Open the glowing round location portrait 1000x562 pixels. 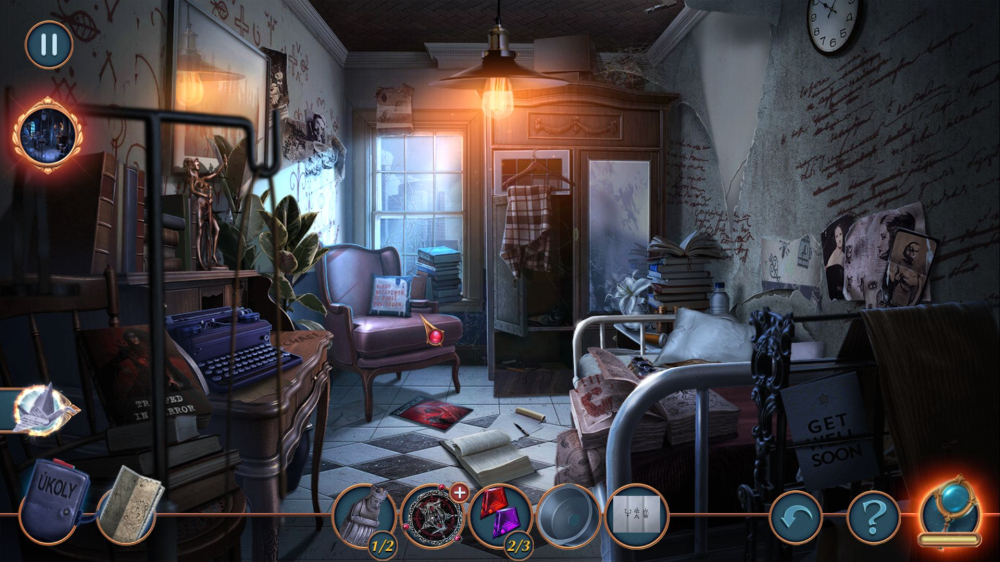click(47, 135)
